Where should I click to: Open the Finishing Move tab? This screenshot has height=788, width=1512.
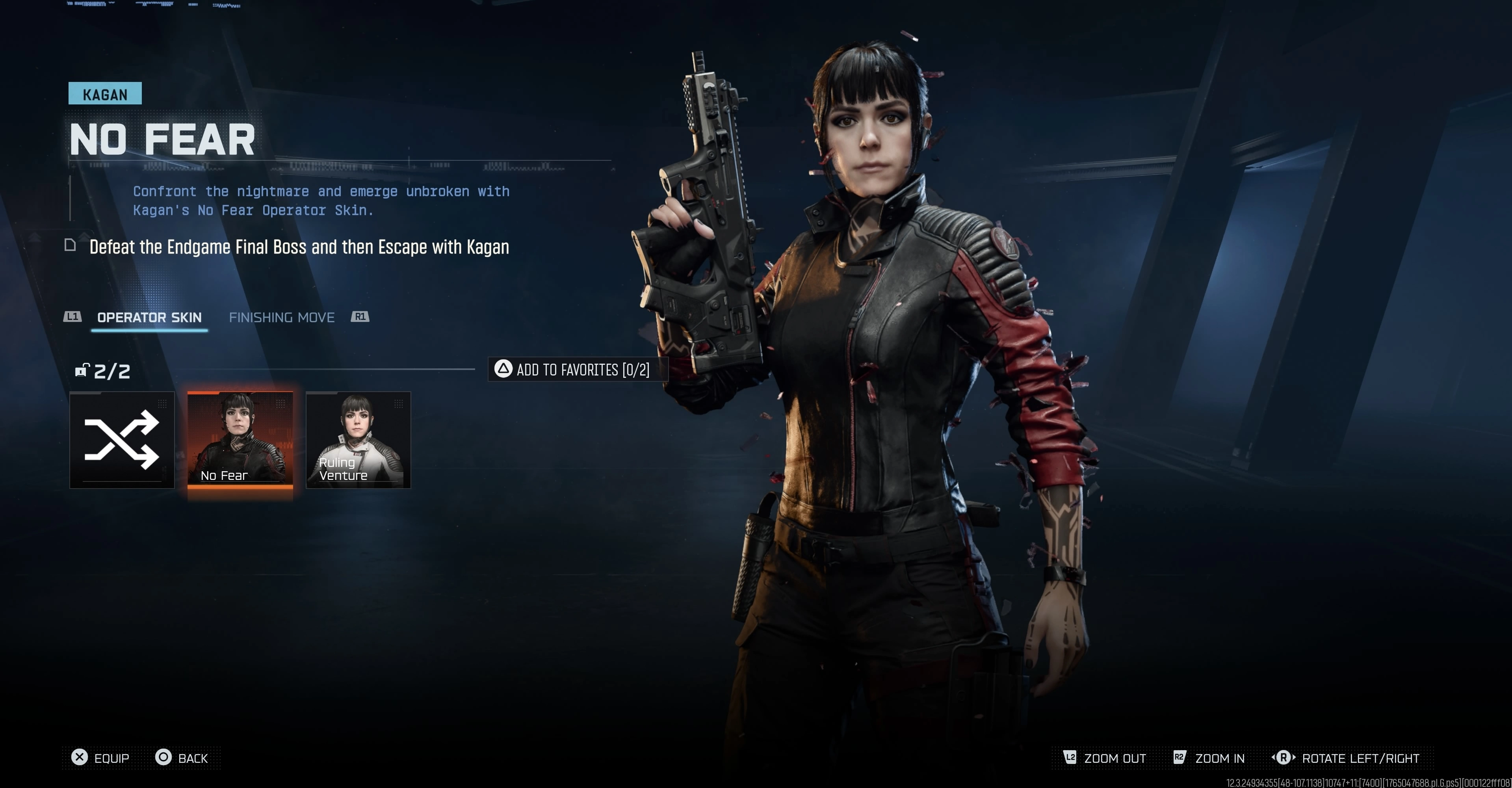point(281,318)
